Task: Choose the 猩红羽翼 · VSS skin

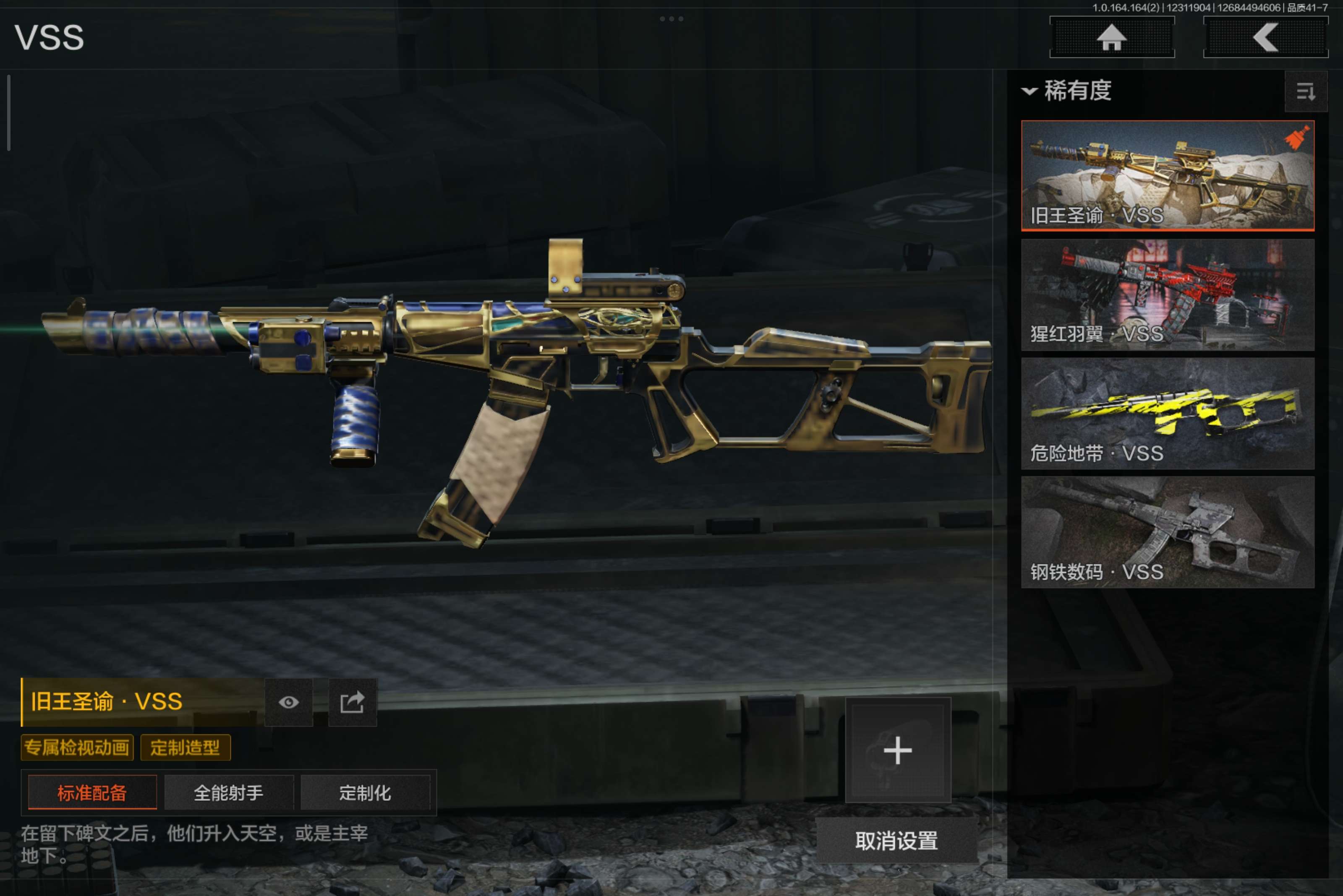Action: point(1167,294)
